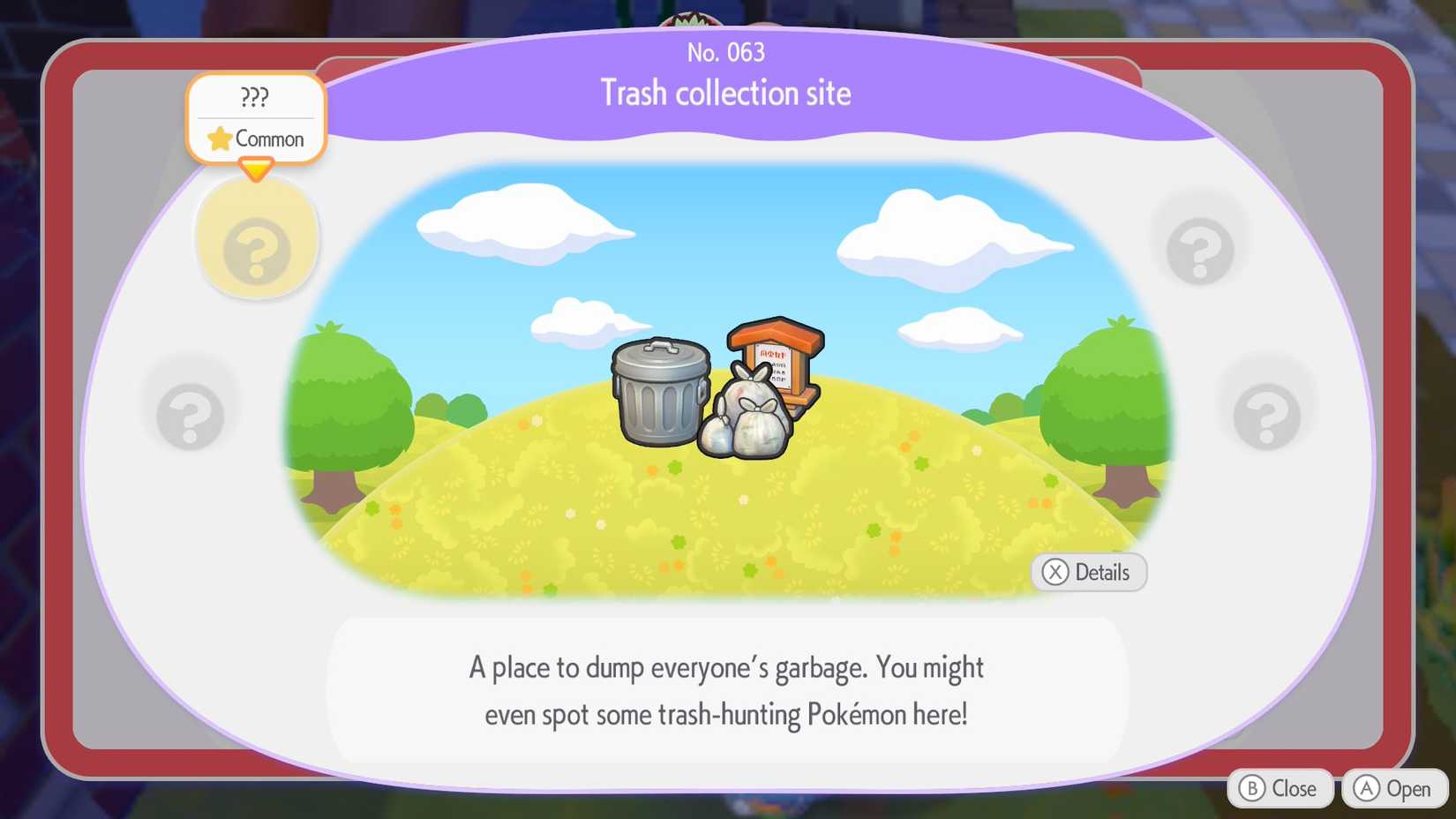
Task: Select the Trash collection site title banner
Action: [726, 93]
